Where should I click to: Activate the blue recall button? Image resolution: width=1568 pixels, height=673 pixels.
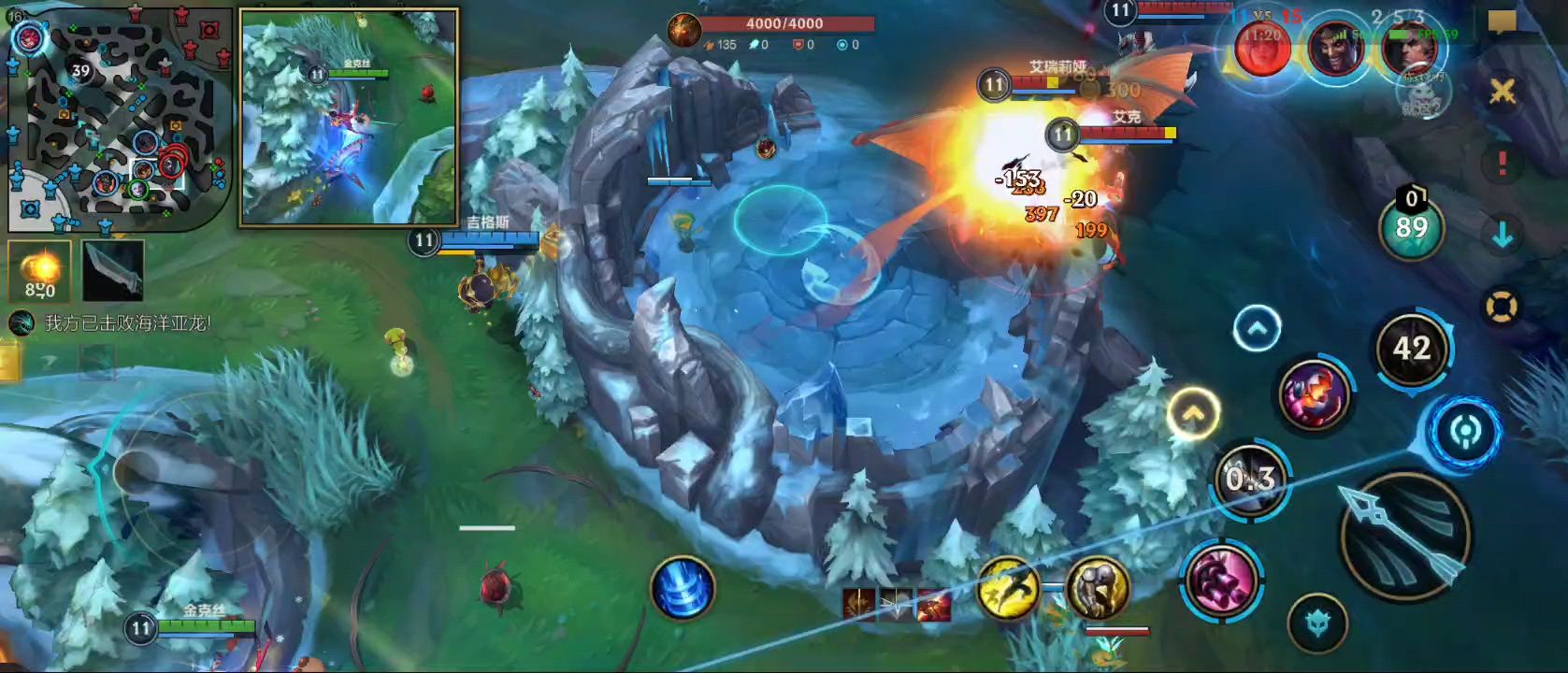tap(683, 589)
